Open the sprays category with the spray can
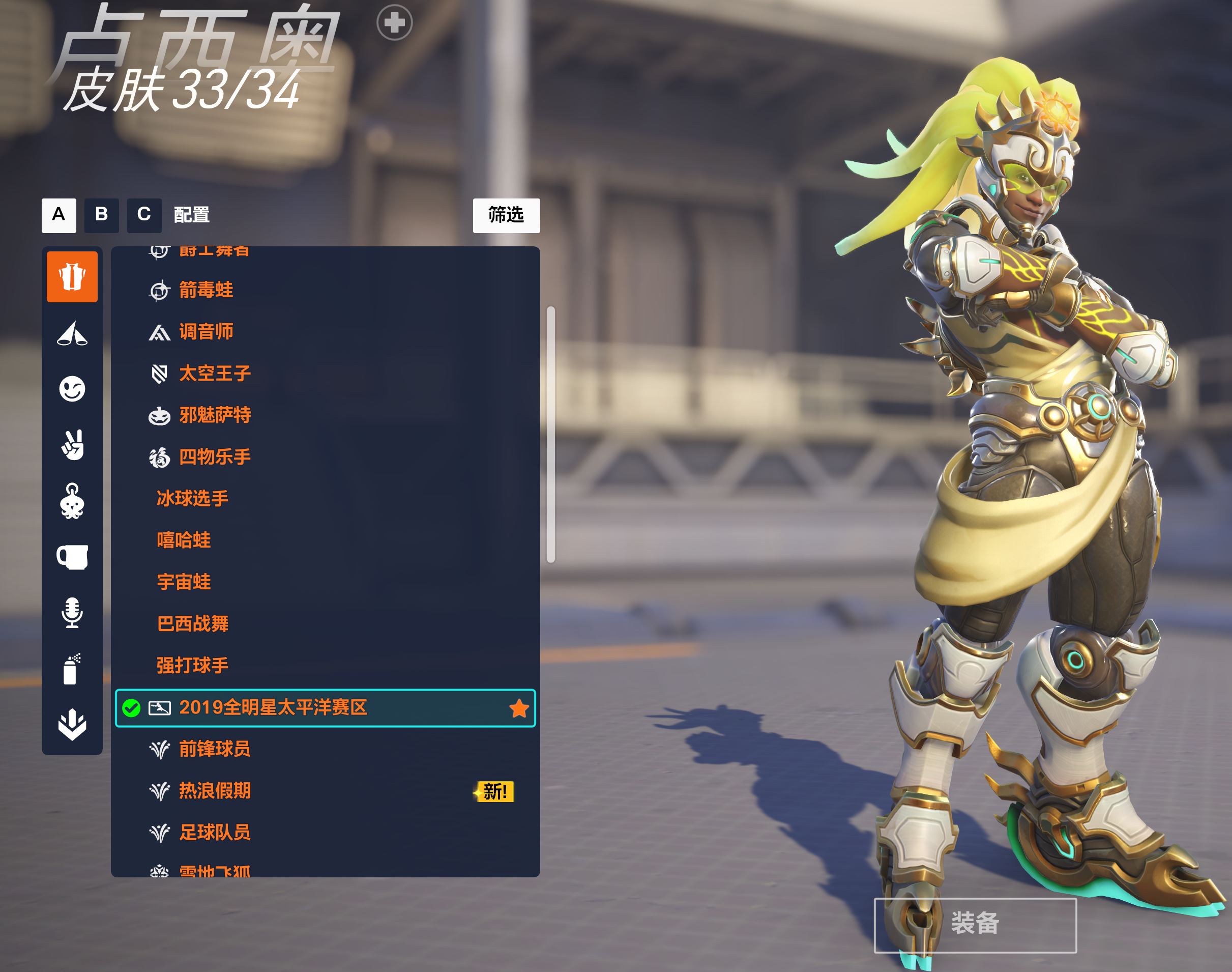The height and width of the screenshot is (972, 1232). point(72,669)
